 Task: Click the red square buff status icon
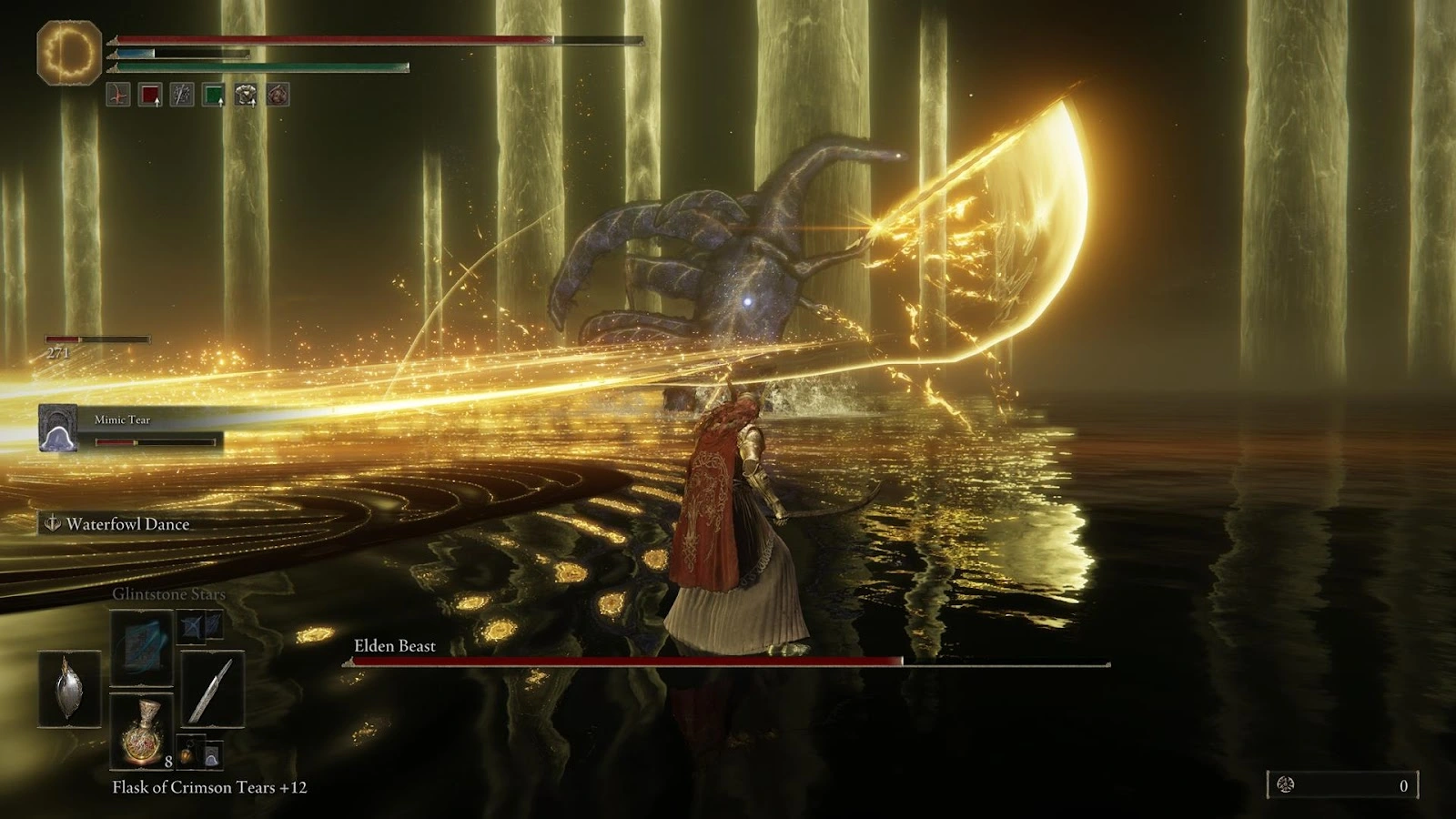[150, 95]
